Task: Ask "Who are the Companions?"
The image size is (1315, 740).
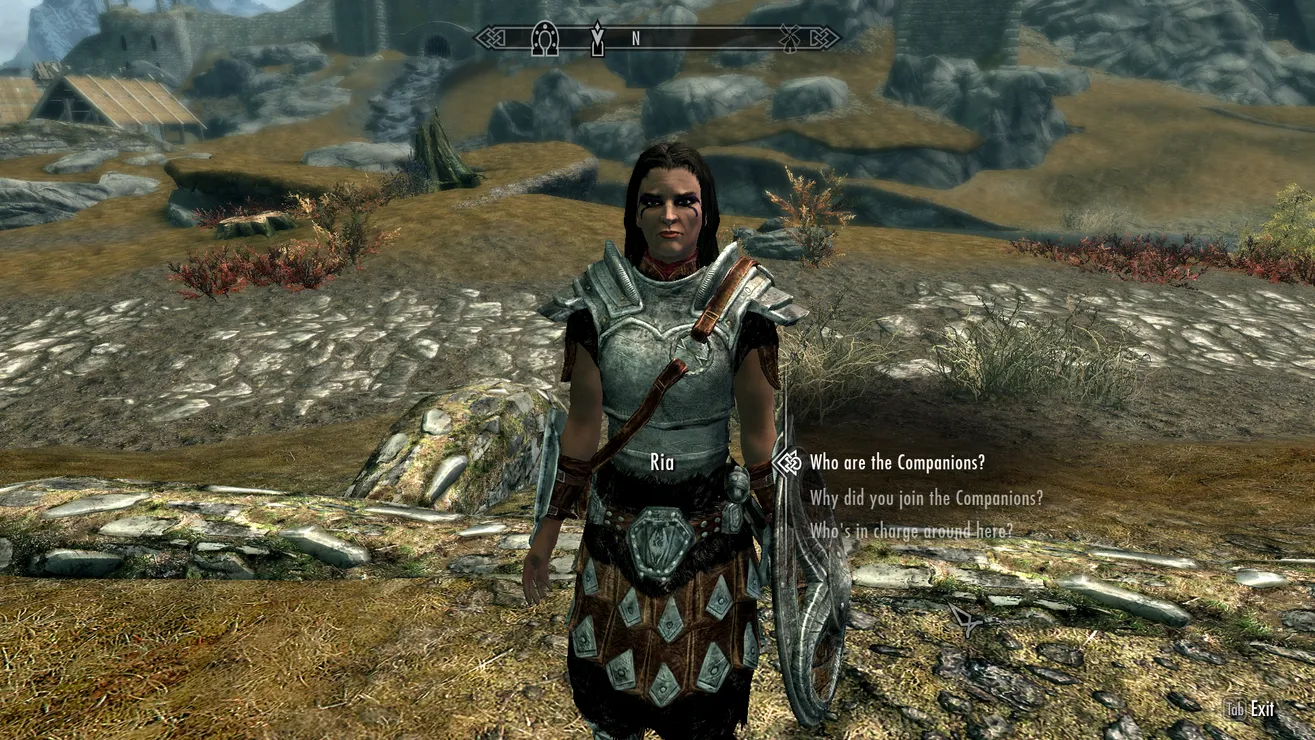Action: [896, 462]
